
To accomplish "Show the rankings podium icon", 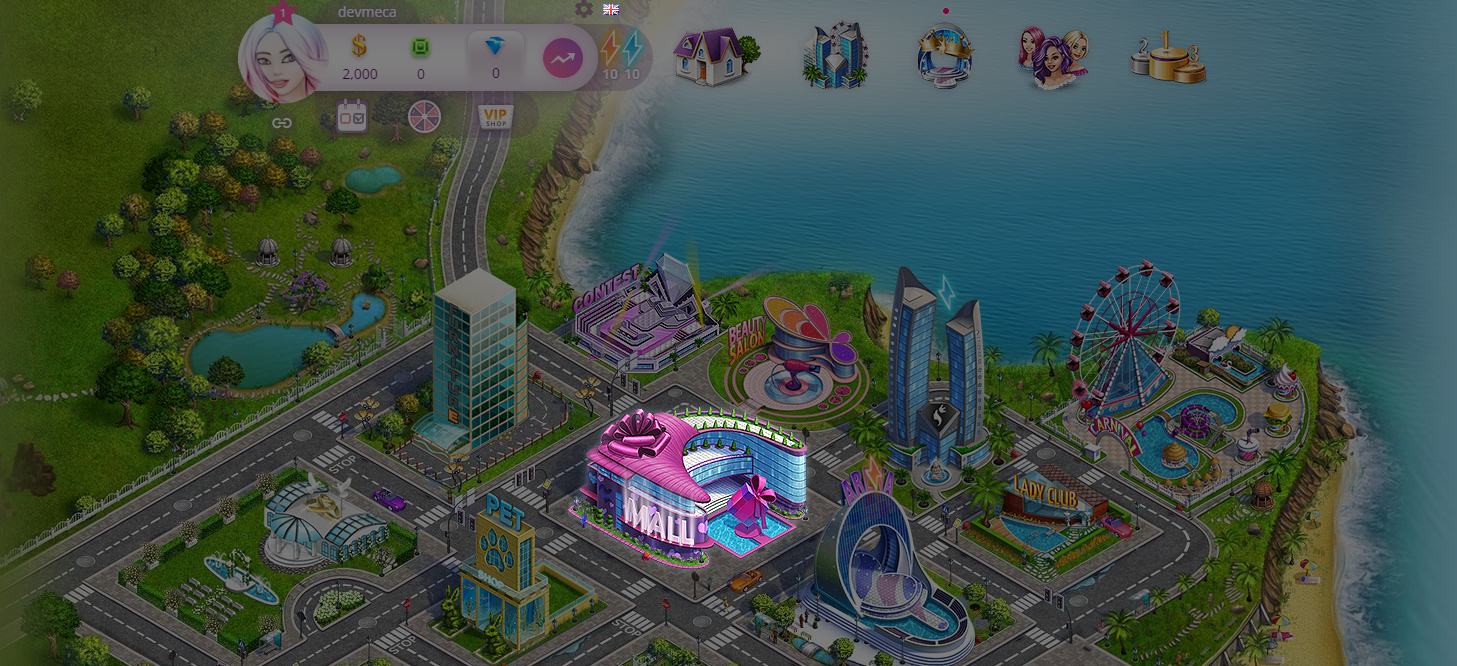I will pyautogui.click(x=1167, y=58).
